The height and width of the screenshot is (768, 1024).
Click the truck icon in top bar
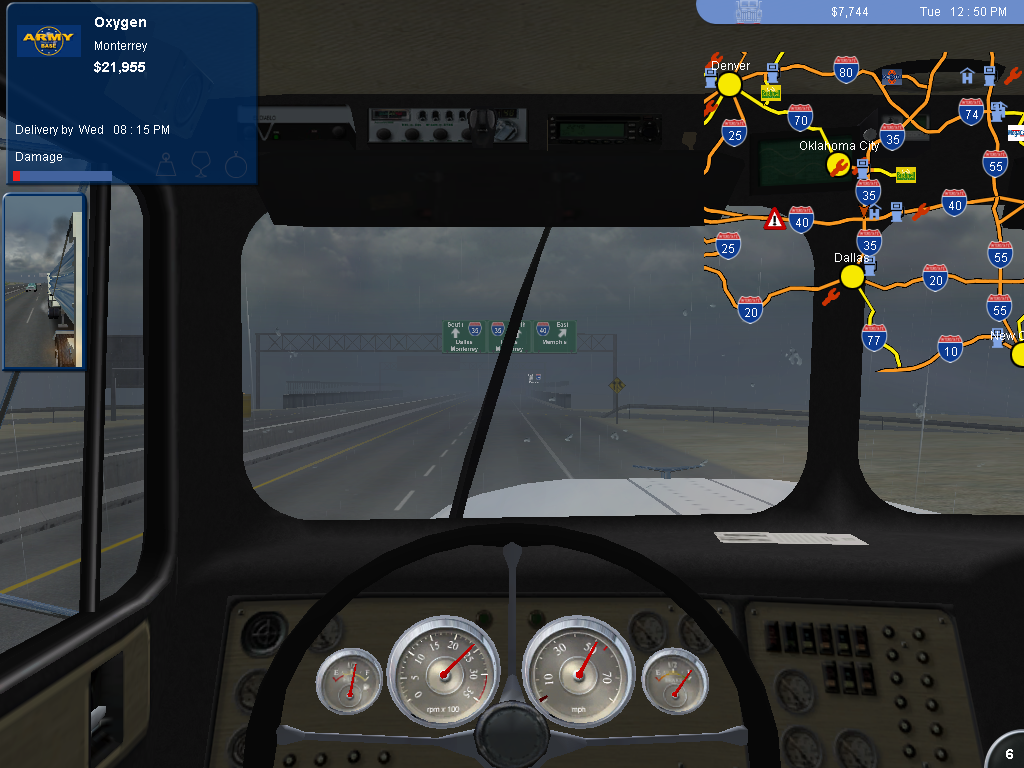[x=748, y=11]
